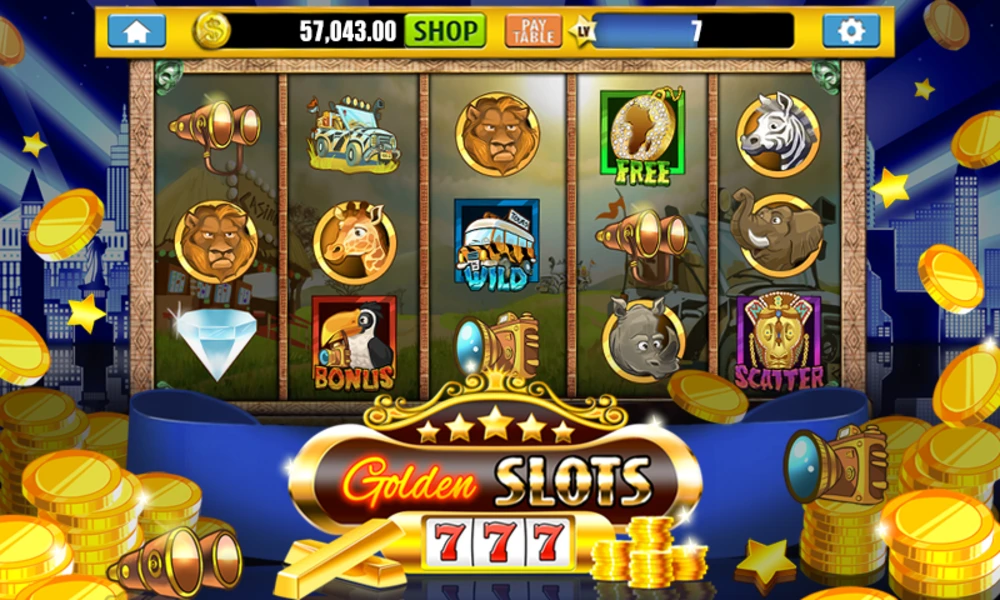Open the gear settings menu
The width and height of the screenshot is (1000, 600).
(850, 30)
